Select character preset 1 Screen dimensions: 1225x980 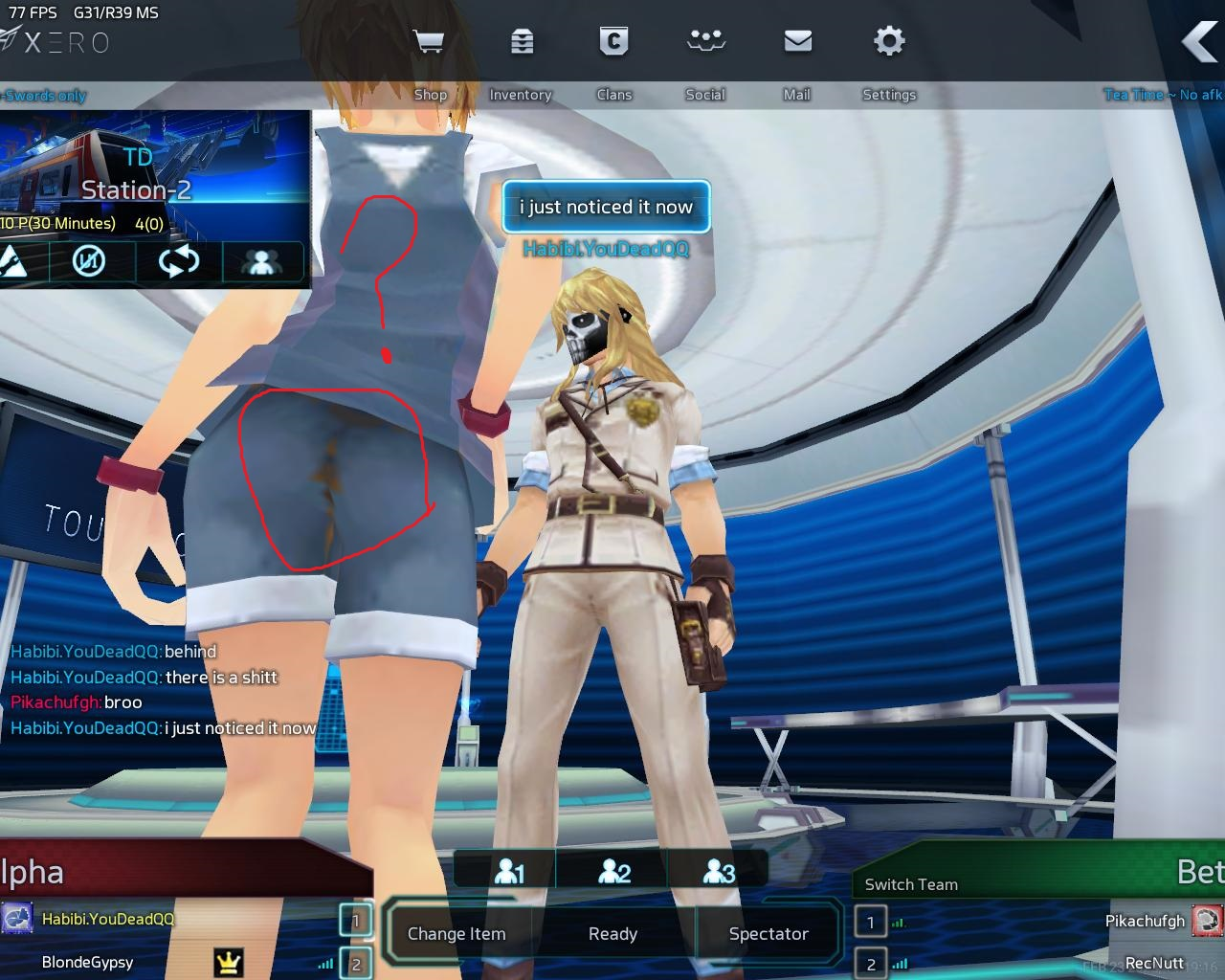pyautogui.click(x=509, y=872)
